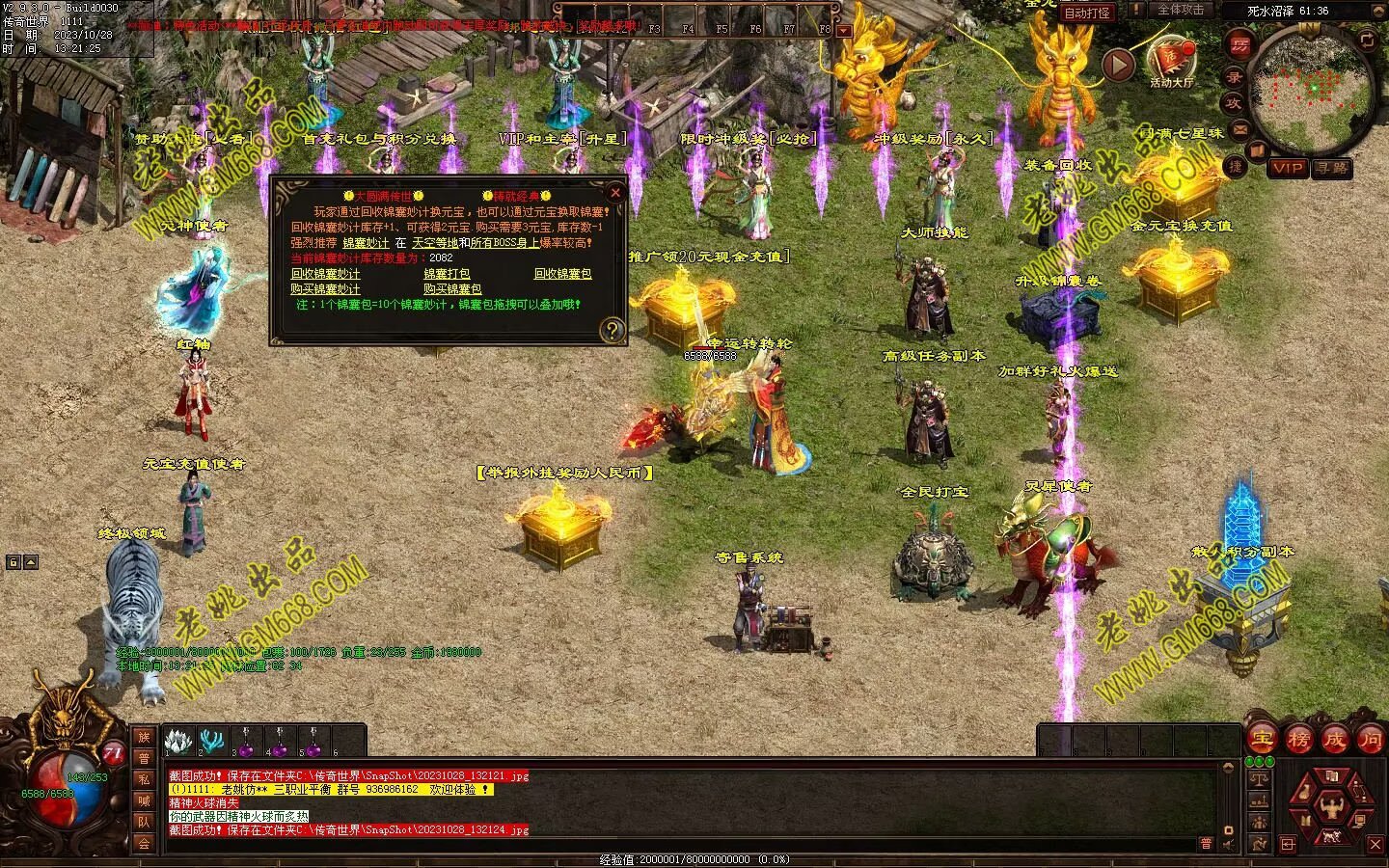Screen dimensions: 1389x868
Task: Choose the 购买锦囊包 option
Action: (451, 289)
